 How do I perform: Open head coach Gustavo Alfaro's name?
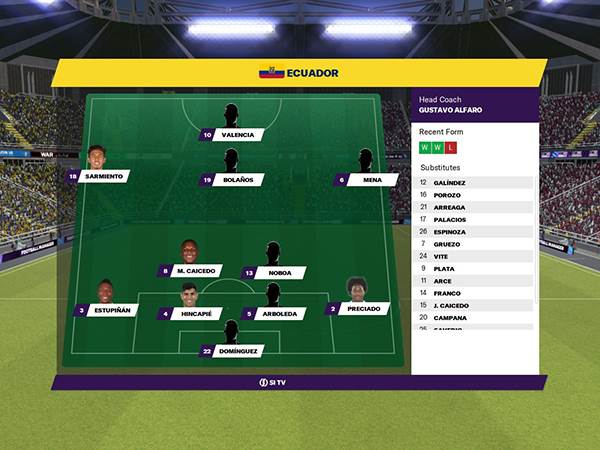point(451,110)
